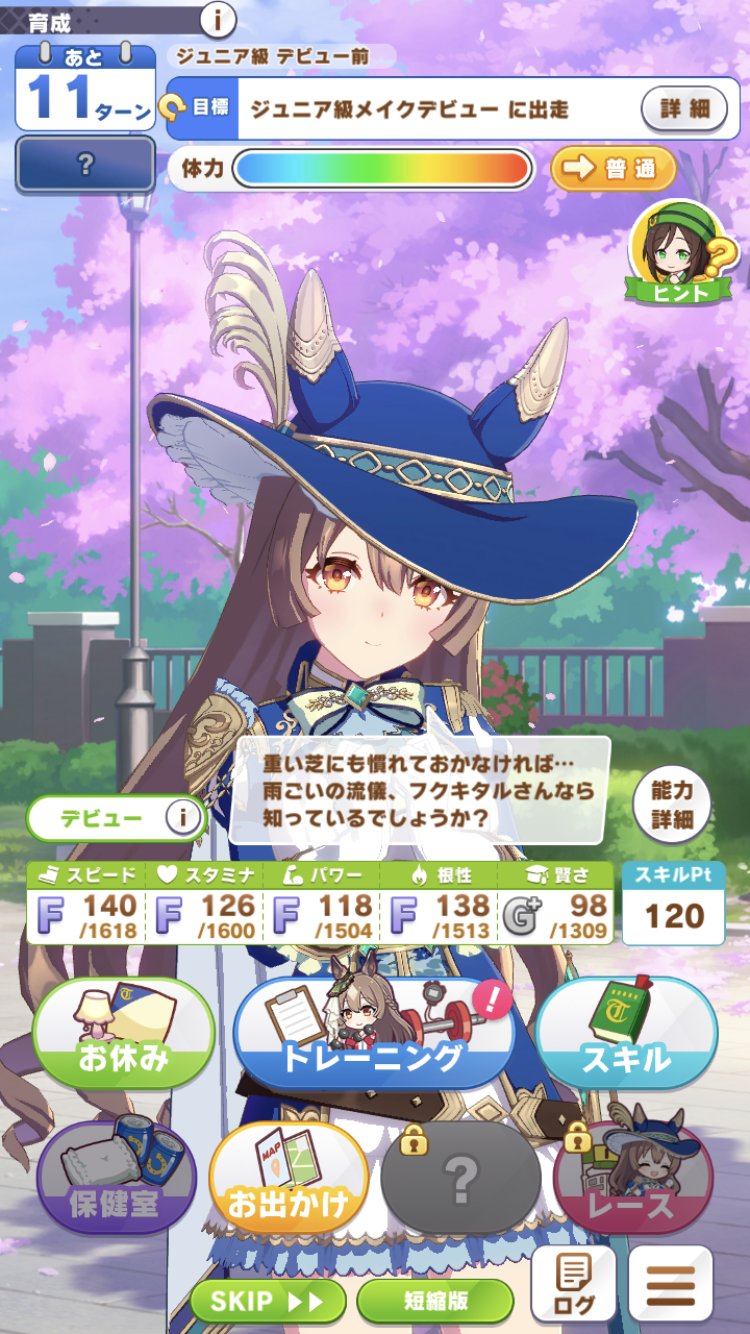
Task: Select お出かけ outing button
Action: click(x=289, y=1180)
